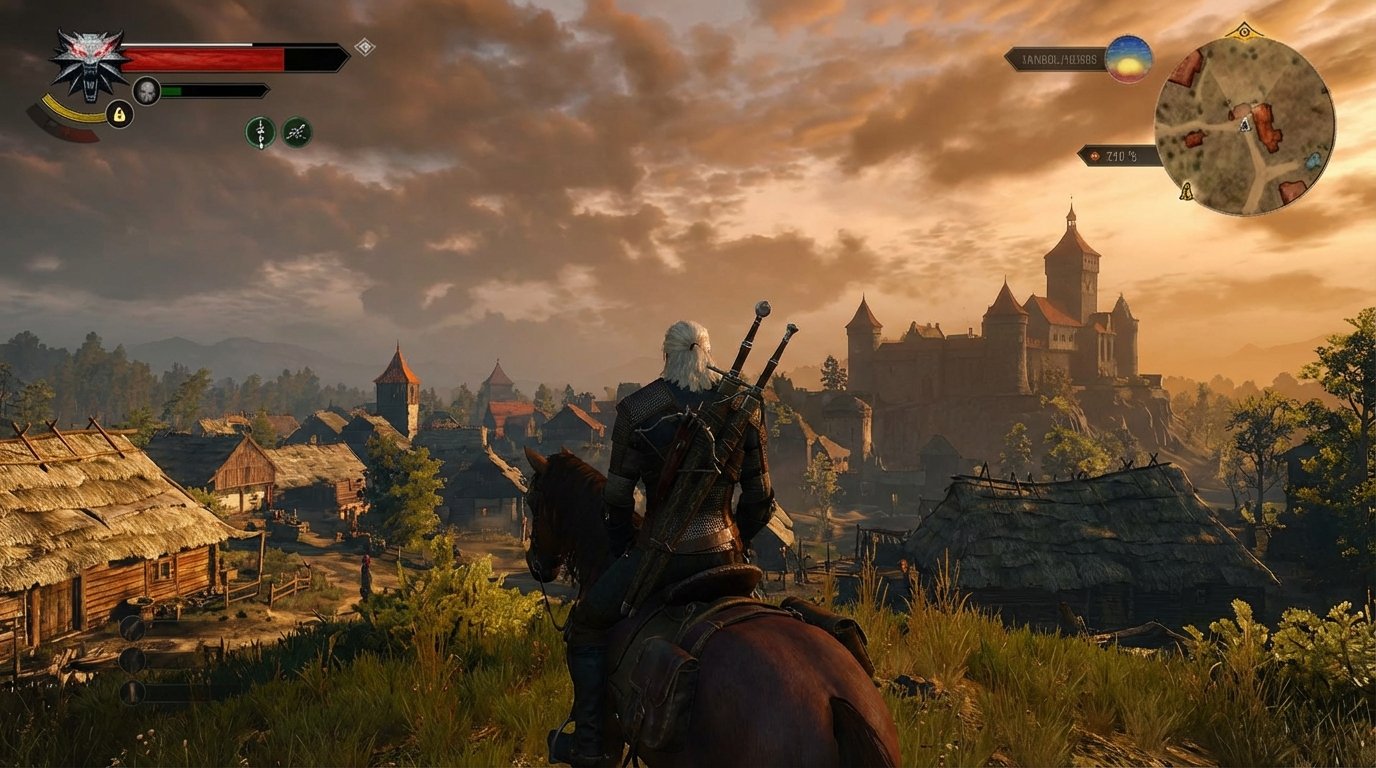Select the sword icon in the lower-left slot

coord(133,627)
